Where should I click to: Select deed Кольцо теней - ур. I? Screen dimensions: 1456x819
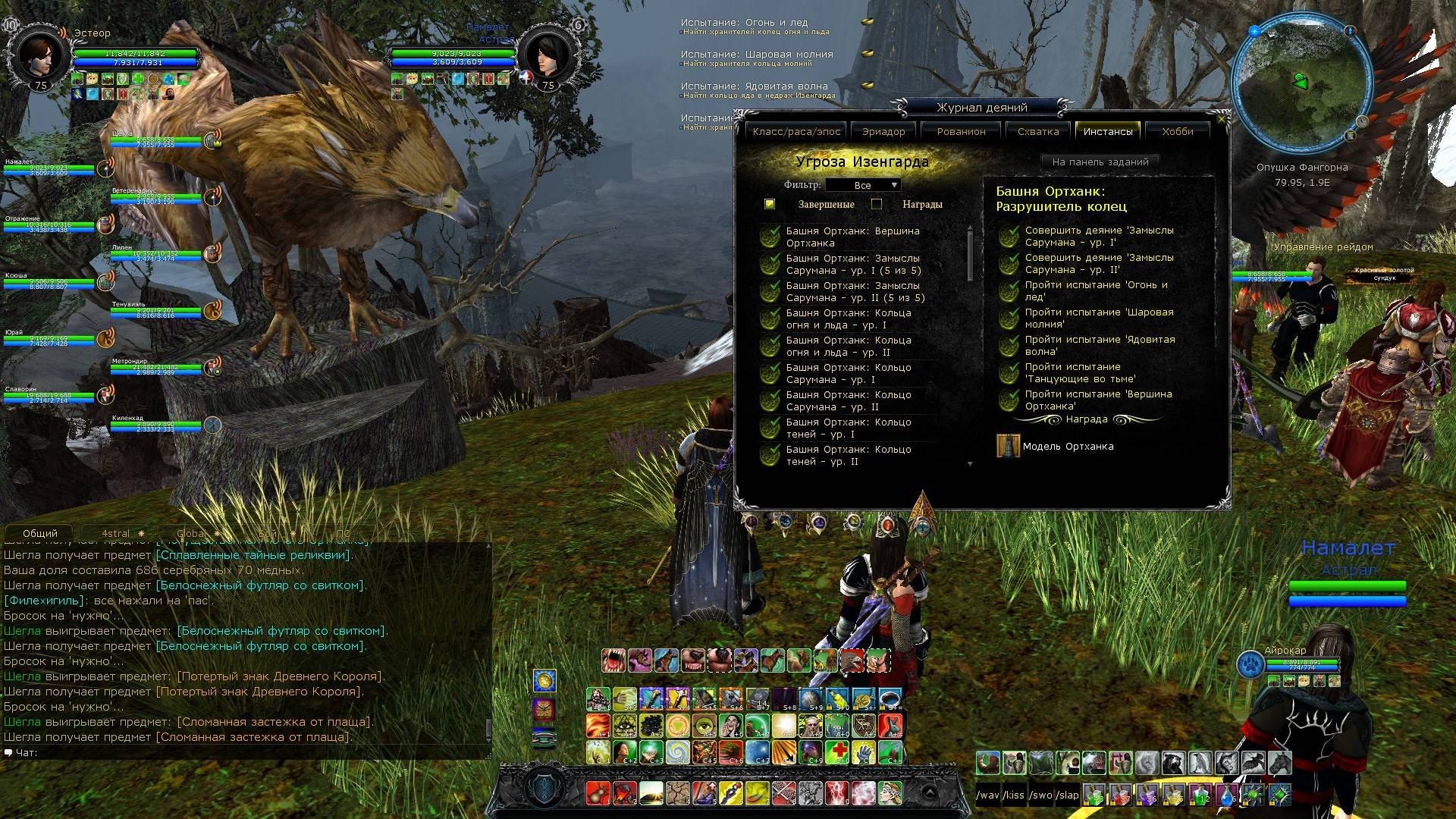click(x=848, y=428)
